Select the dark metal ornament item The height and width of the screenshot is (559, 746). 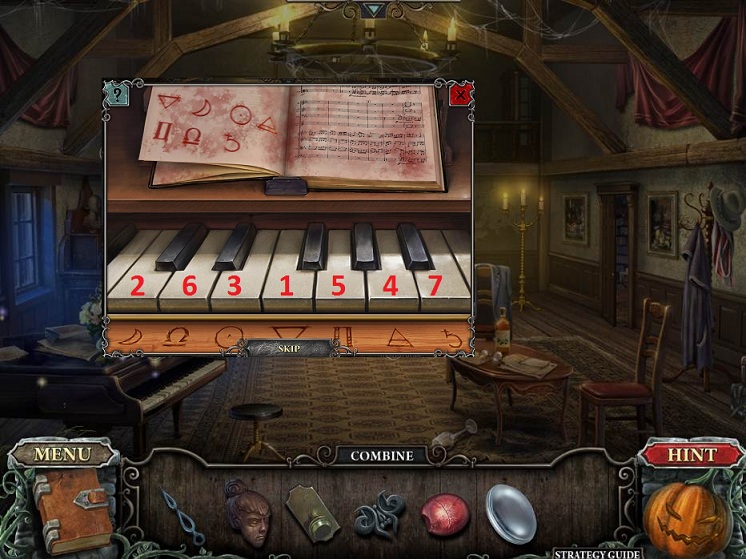[x=379, y=514]
